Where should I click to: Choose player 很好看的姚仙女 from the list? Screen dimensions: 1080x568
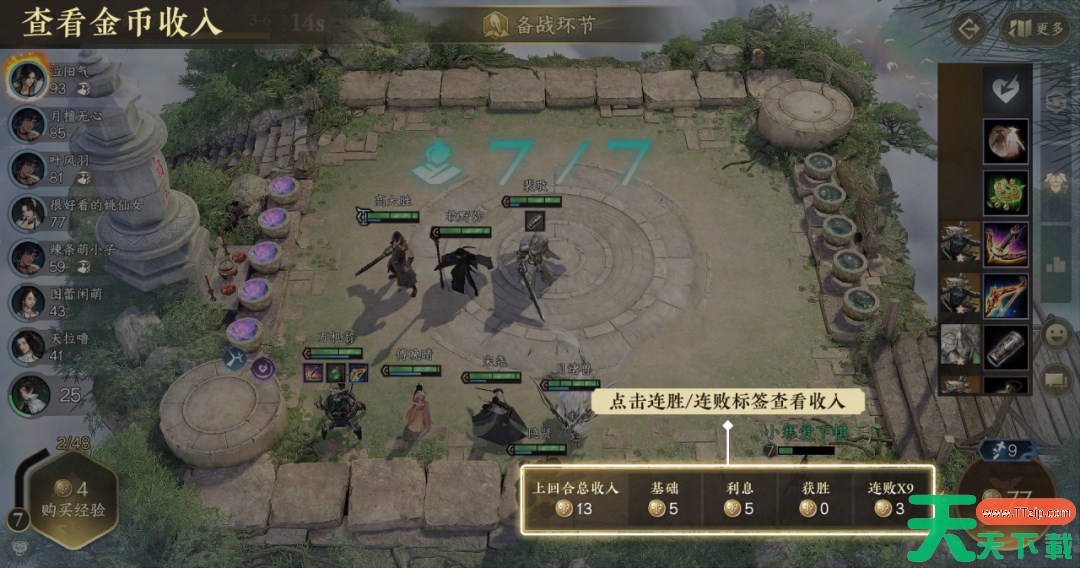(x=27, y=213)
